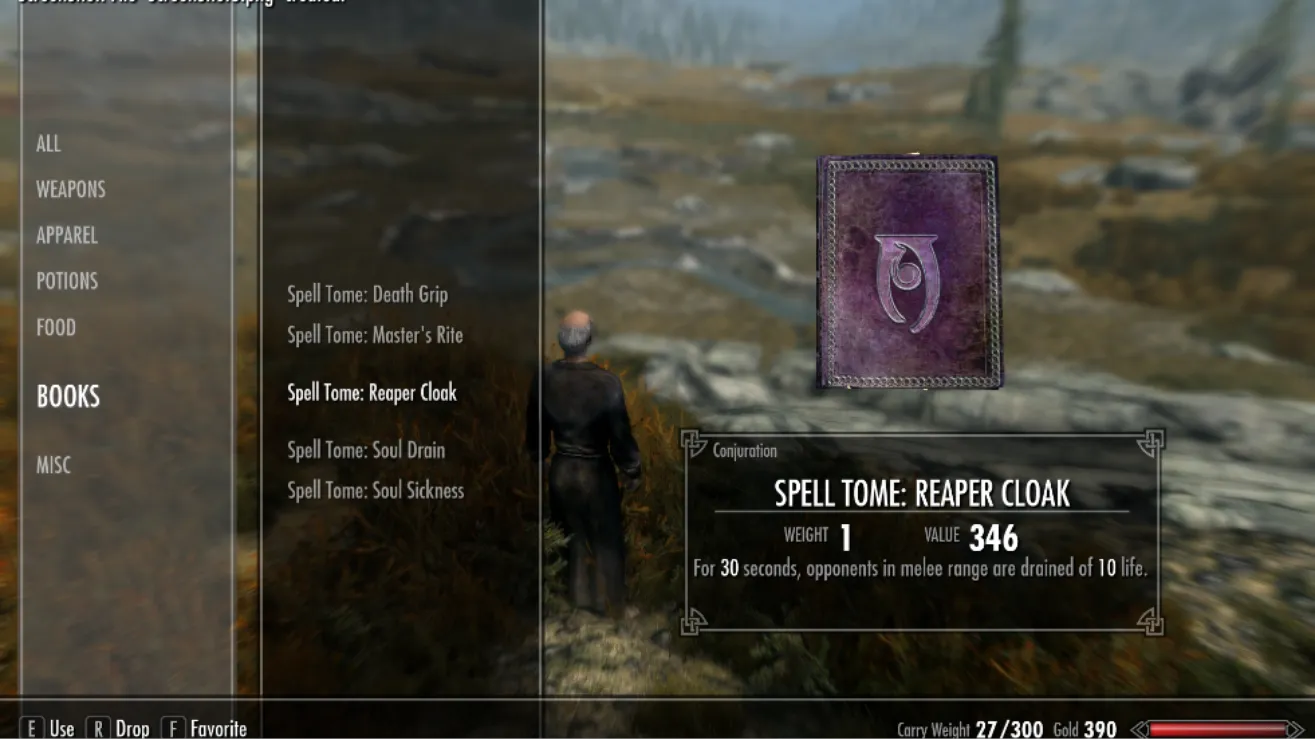Select Spell Tome: Death Grip

tap(367, 295)
